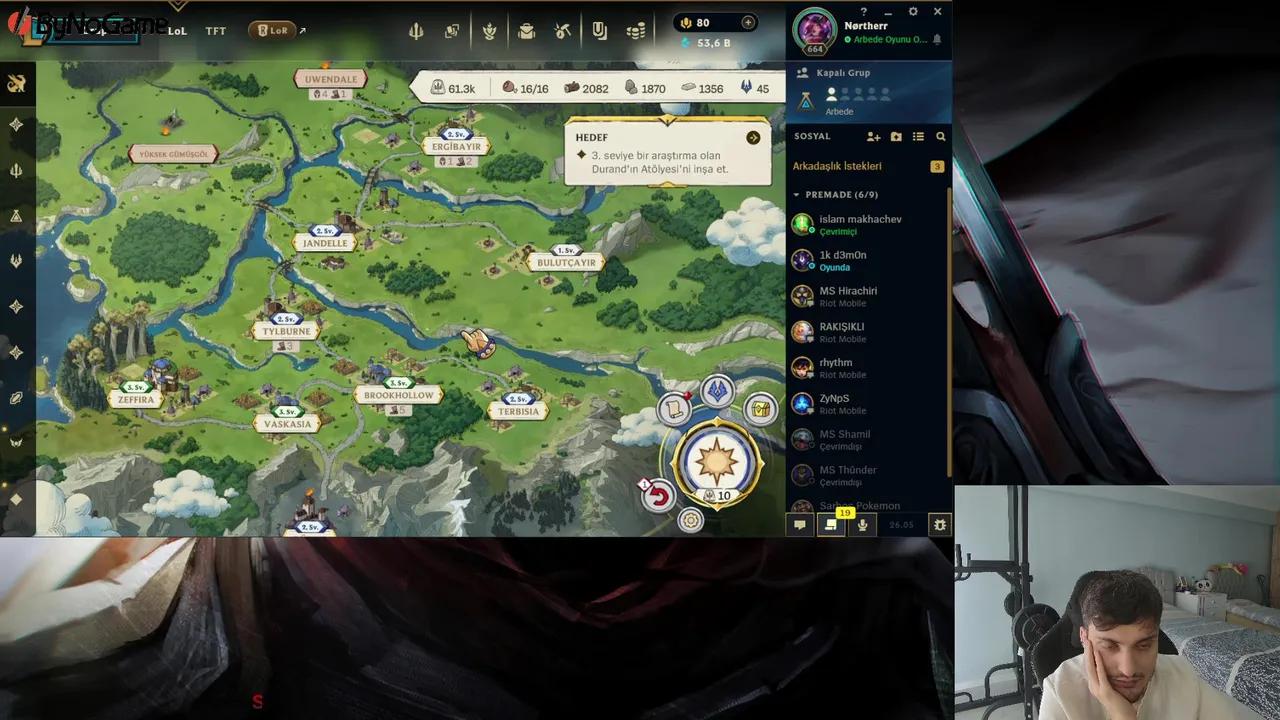Open the bug report icon at the panel bottom

[x=938, y=524]
